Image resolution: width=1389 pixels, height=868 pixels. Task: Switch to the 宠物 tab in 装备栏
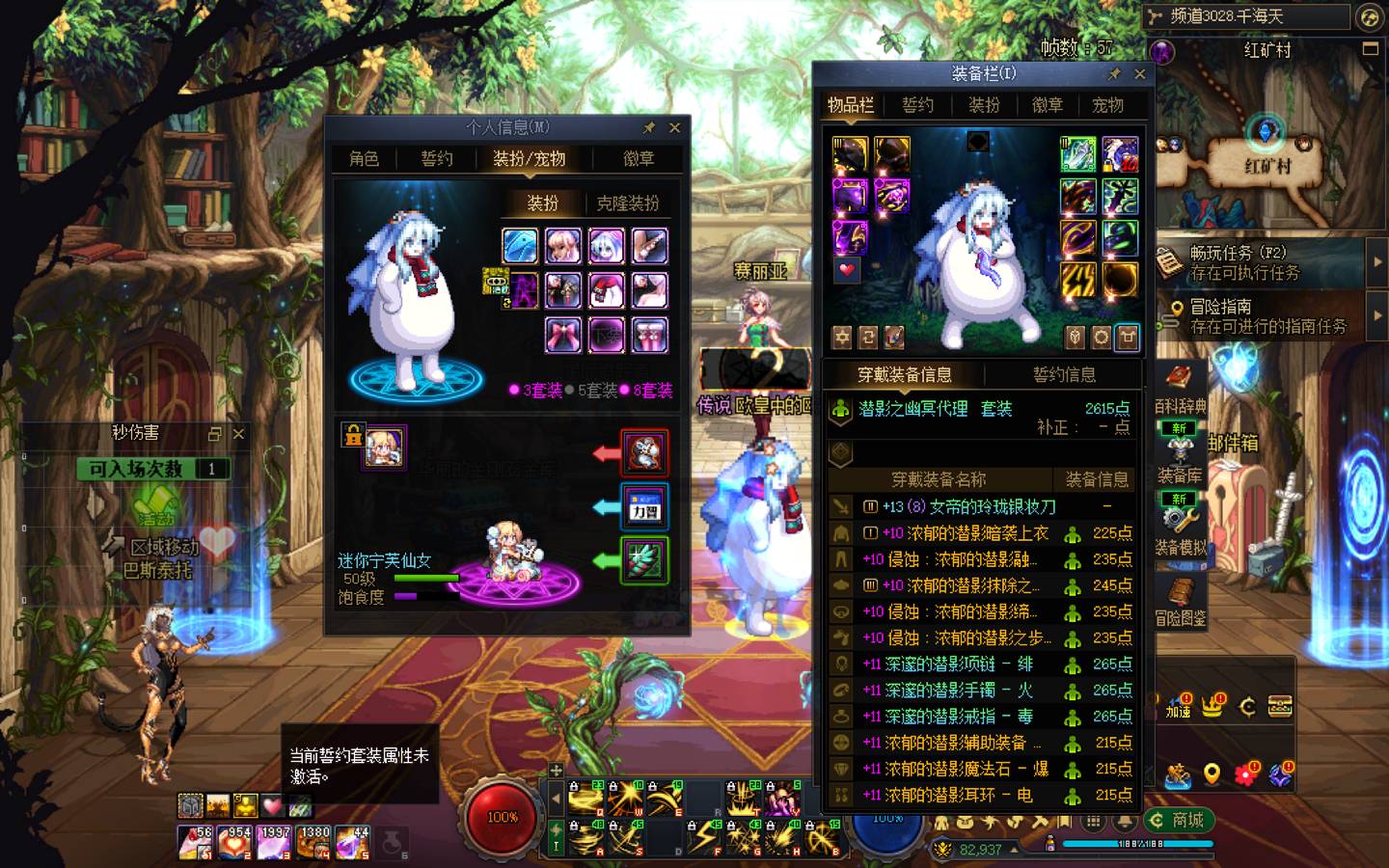click(x=1106, y=105)
